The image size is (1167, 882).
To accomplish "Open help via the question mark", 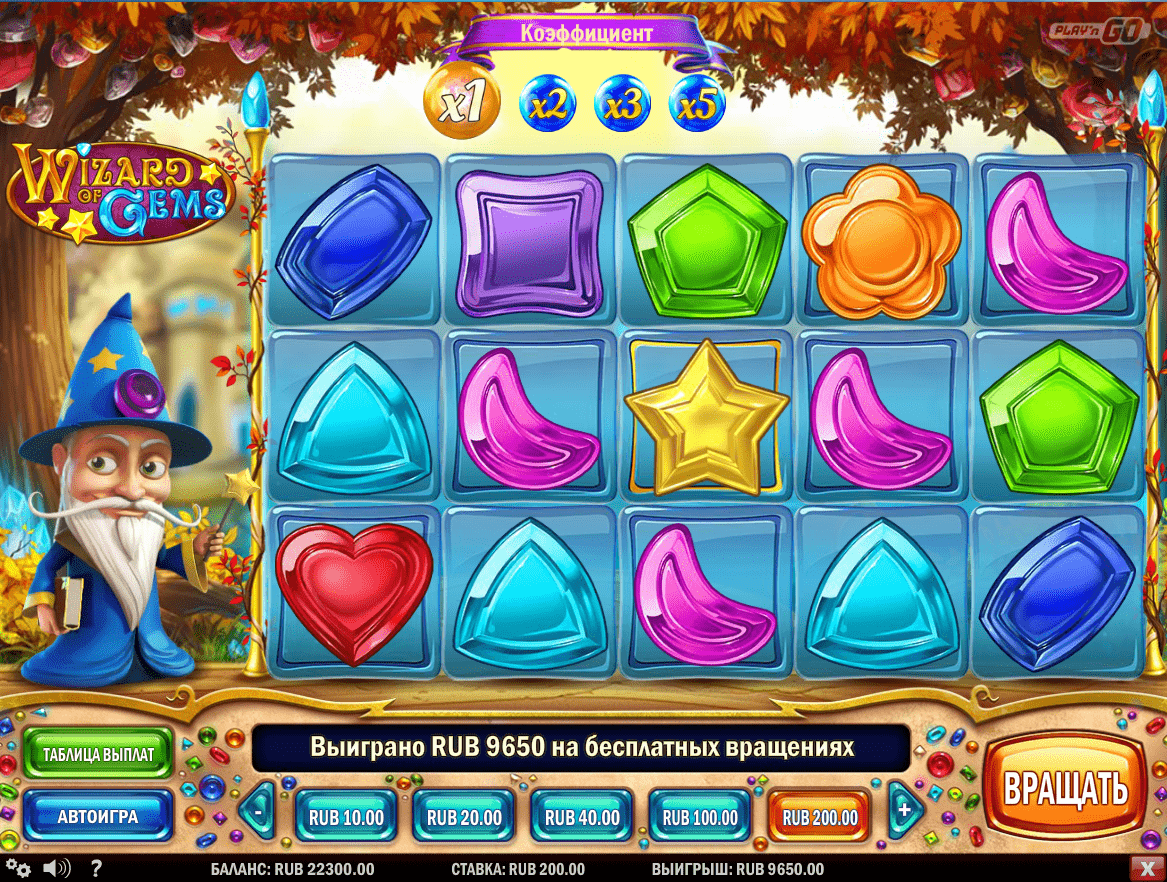I will [96, 868].
